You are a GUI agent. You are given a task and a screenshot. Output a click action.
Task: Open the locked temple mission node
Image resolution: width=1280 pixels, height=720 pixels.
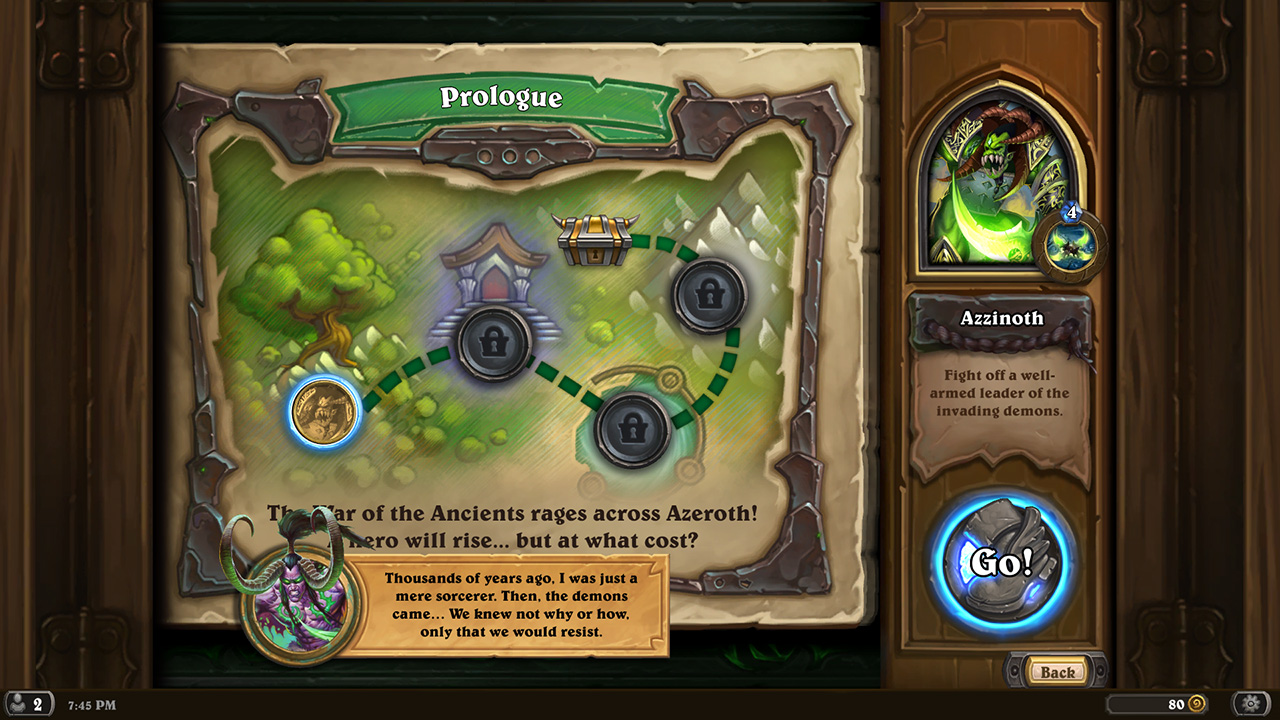(492, 343)
